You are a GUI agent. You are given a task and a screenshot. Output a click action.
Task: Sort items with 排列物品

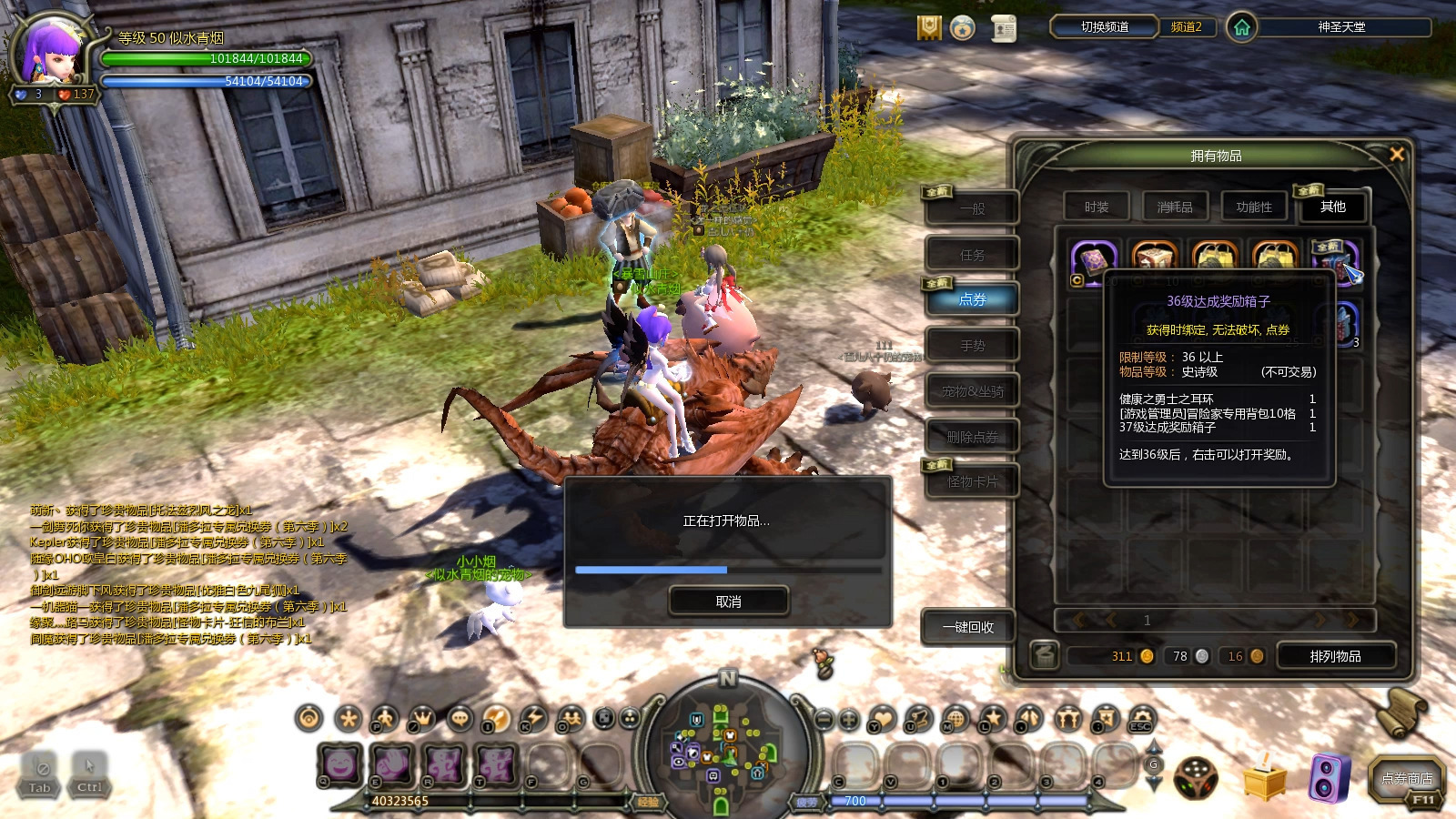[1335, 656]
